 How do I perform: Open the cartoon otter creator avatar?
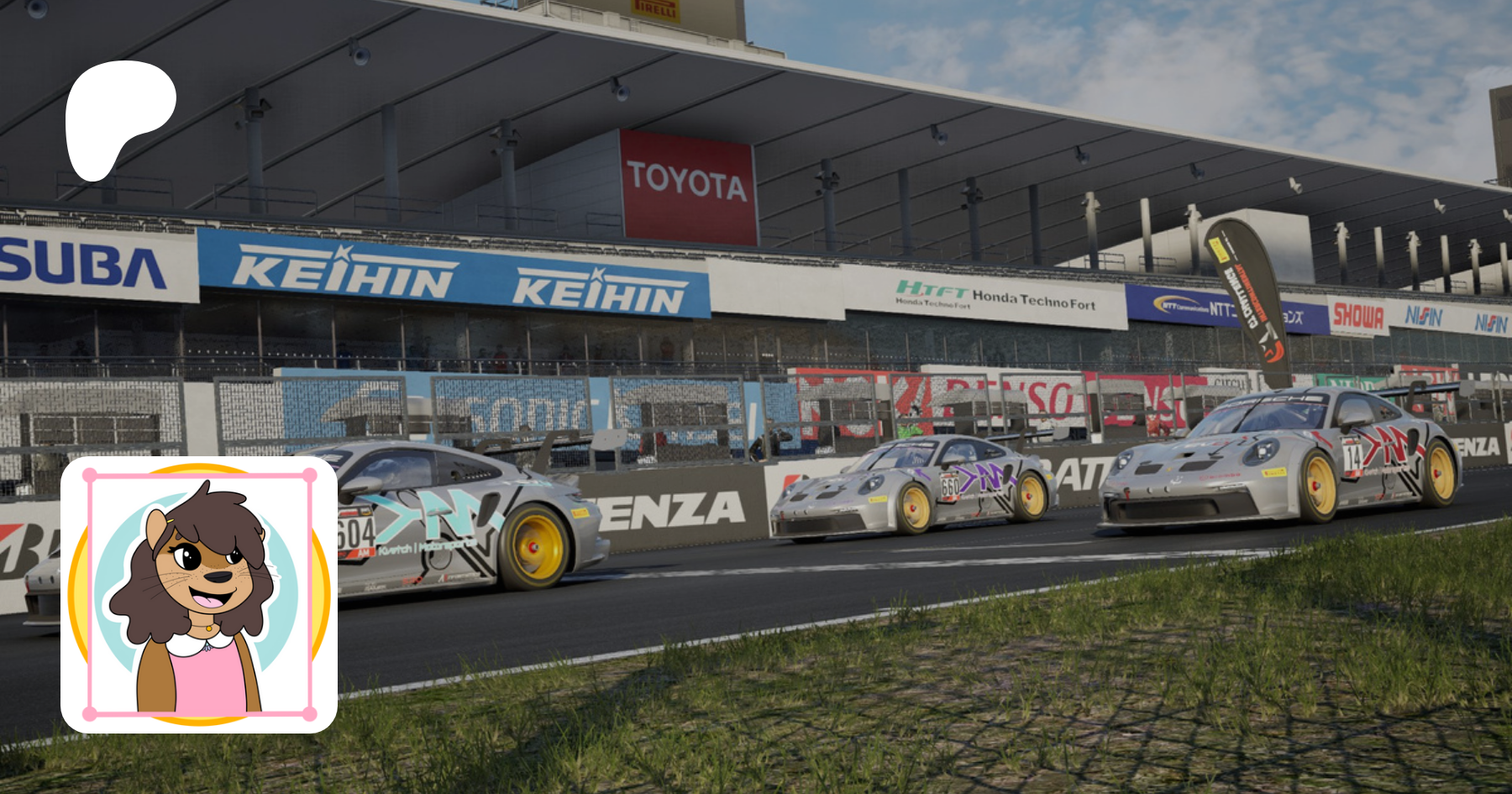coord(199,594)
